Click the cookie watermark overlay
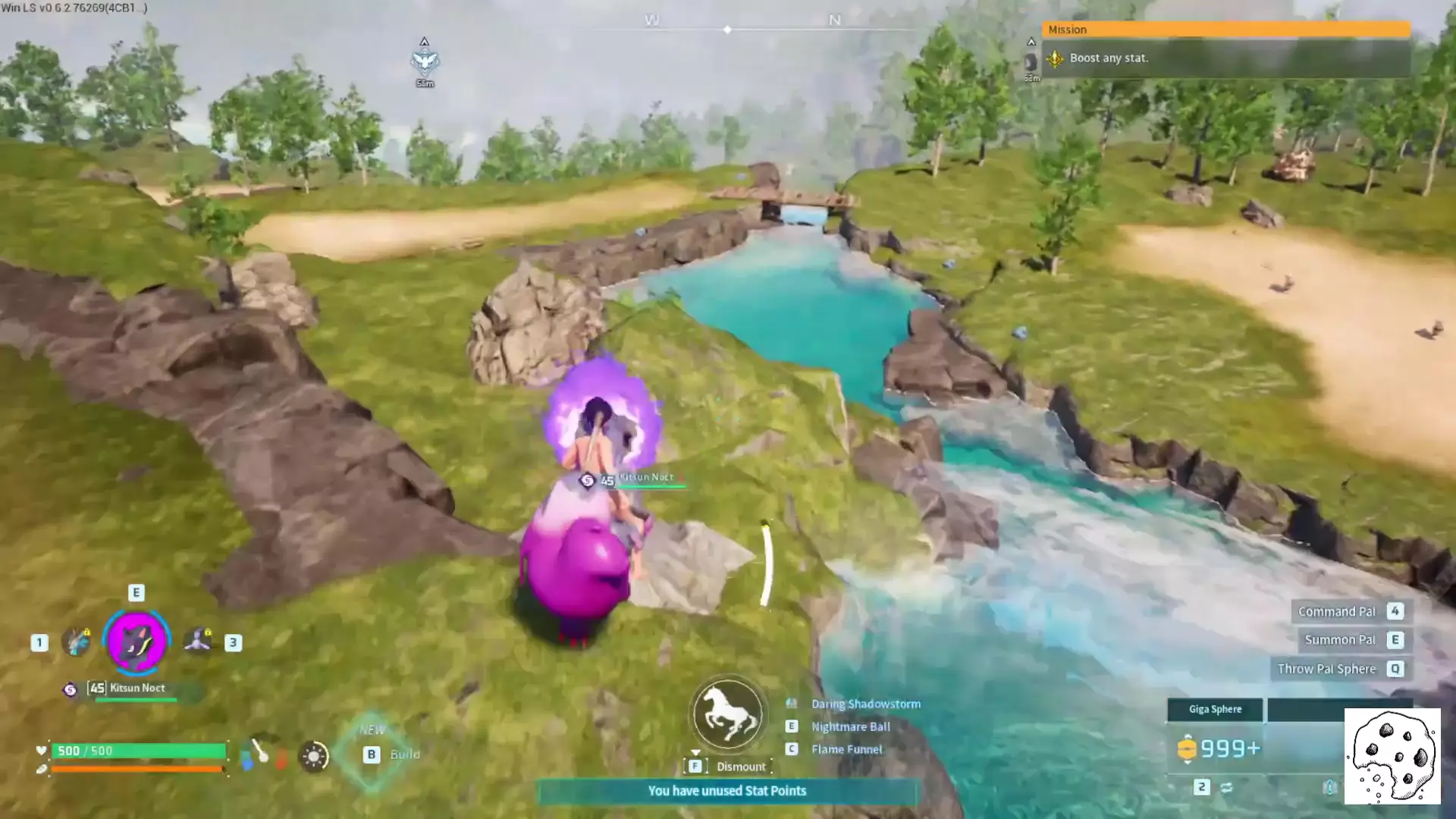 [1392, 756]
